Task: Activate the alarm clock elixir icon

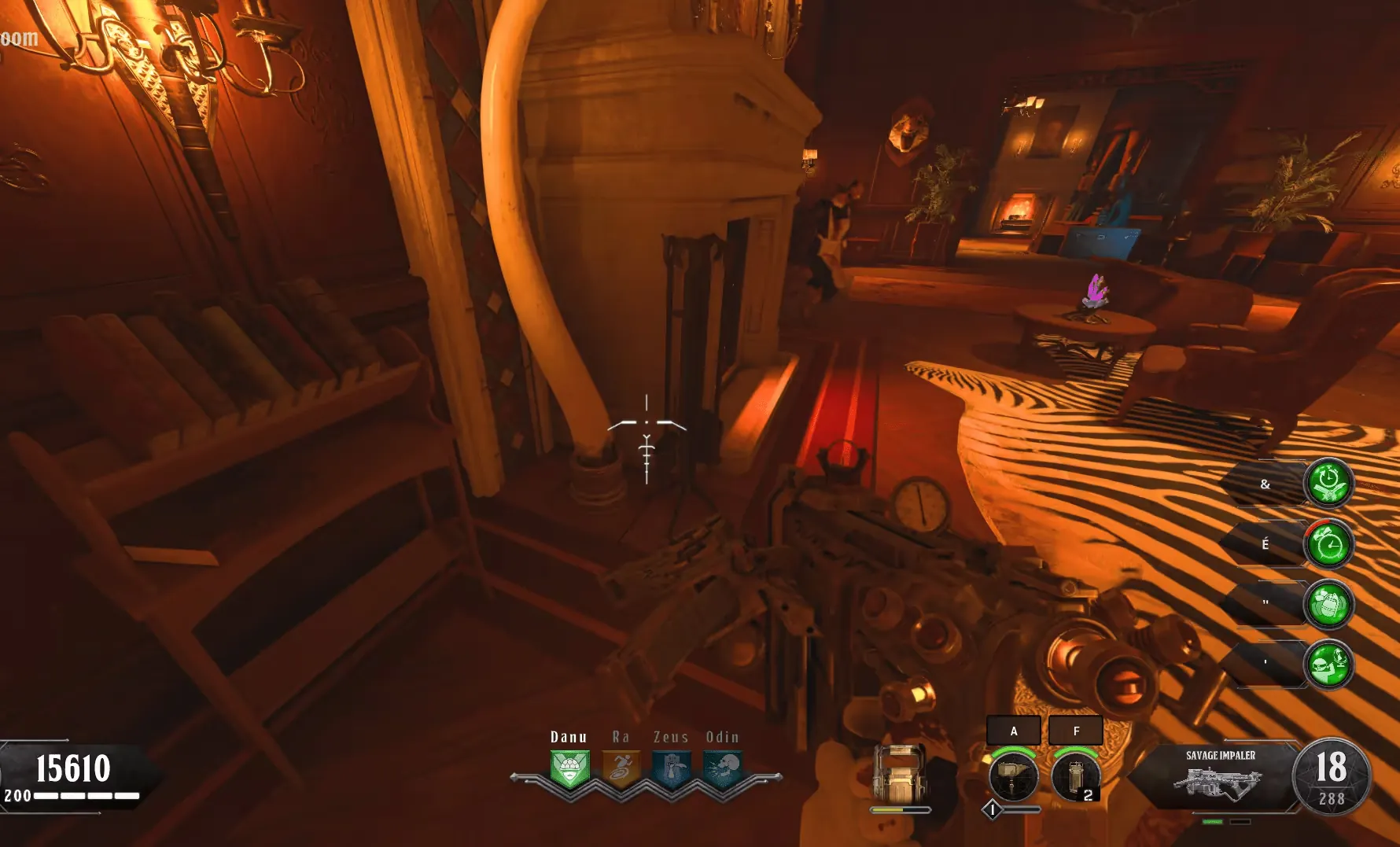Action: point(1328,543)
